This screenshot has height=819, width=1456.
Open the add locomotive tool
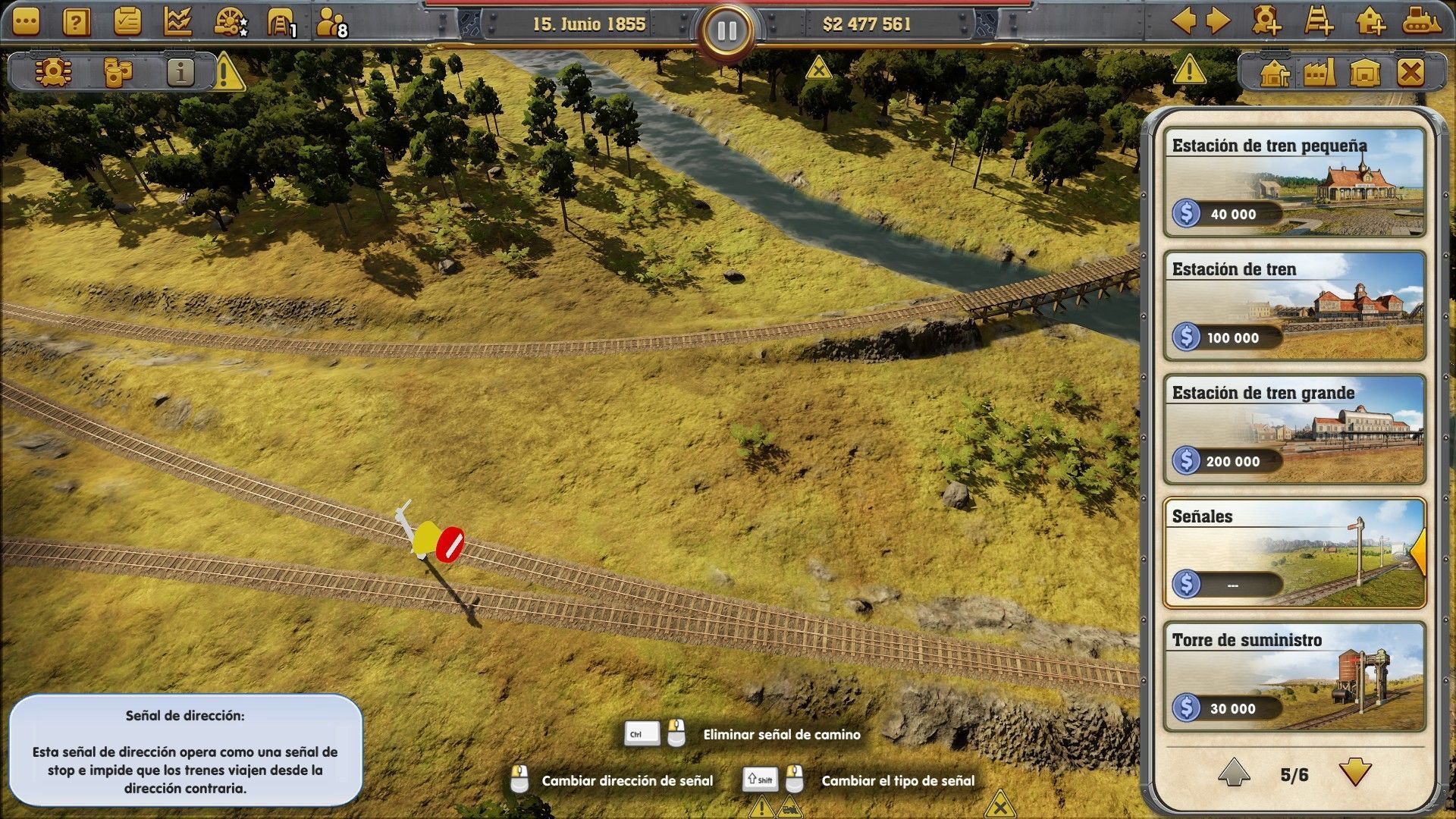click(1266, 21)
